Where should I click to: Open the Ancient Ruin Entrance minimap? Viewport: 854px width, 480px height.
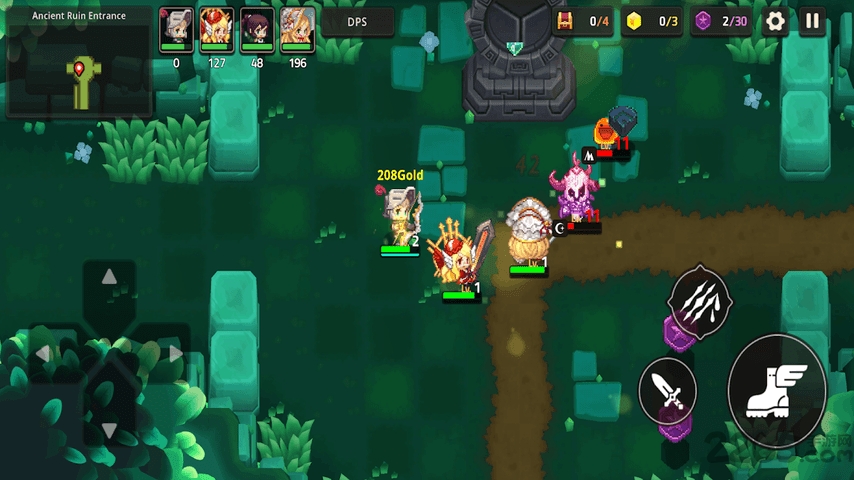79,66
